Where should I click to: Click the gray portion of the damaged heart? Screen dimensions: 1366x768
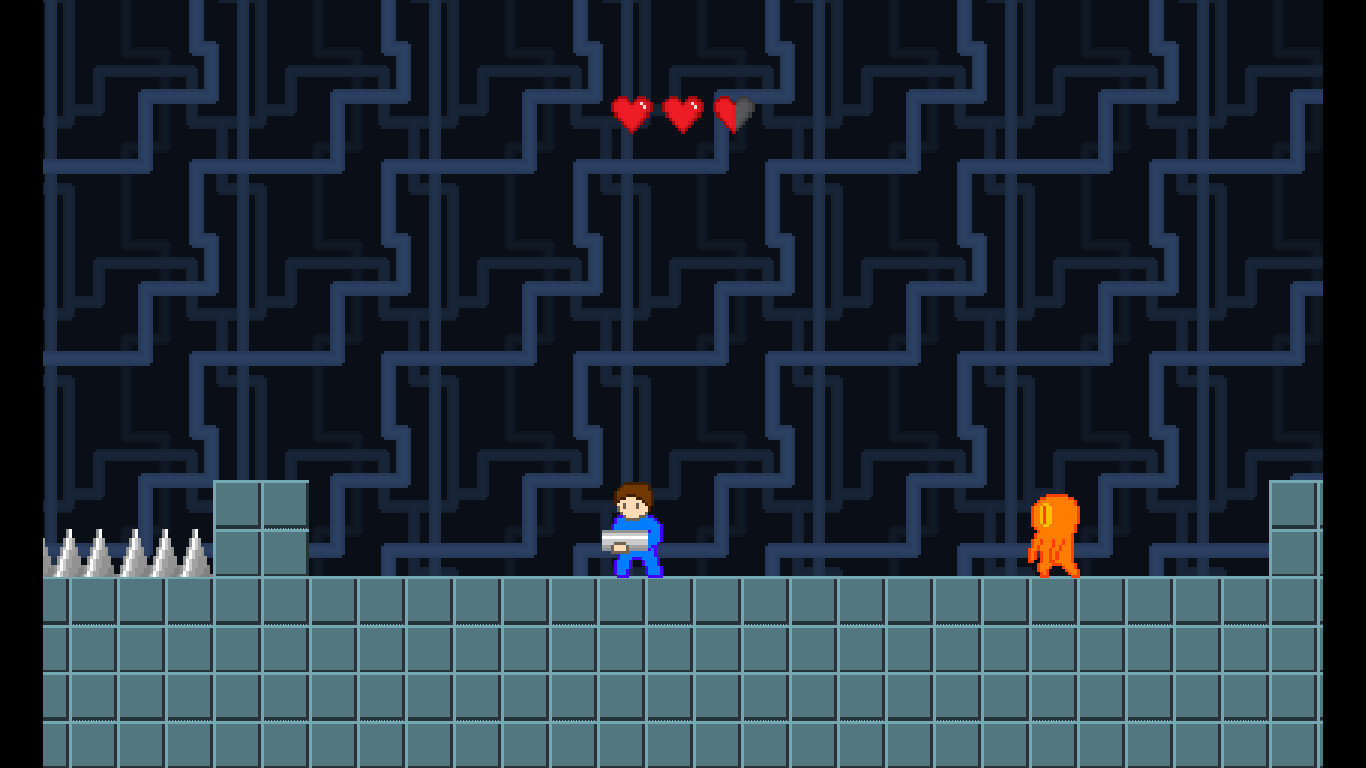pos(744,108)
